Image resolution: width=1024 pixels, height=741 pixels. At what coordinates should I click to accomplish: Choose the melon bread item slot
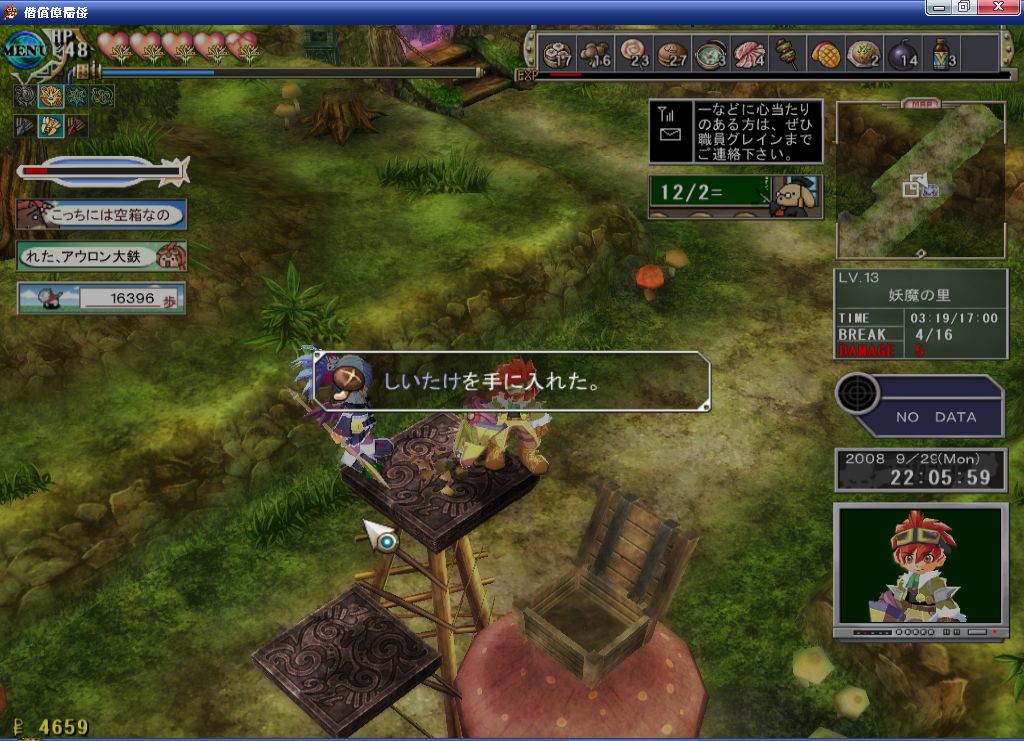(825, 52)
